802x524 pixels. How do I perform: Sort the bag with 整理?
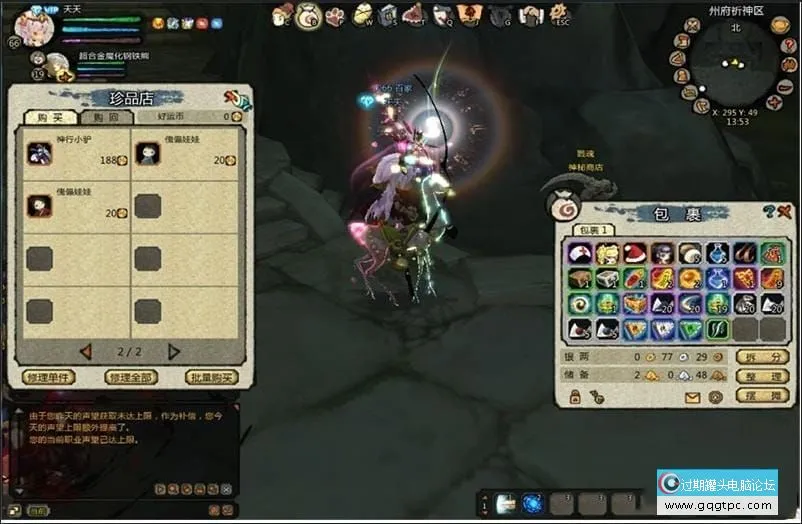click(x=760, y=376)
